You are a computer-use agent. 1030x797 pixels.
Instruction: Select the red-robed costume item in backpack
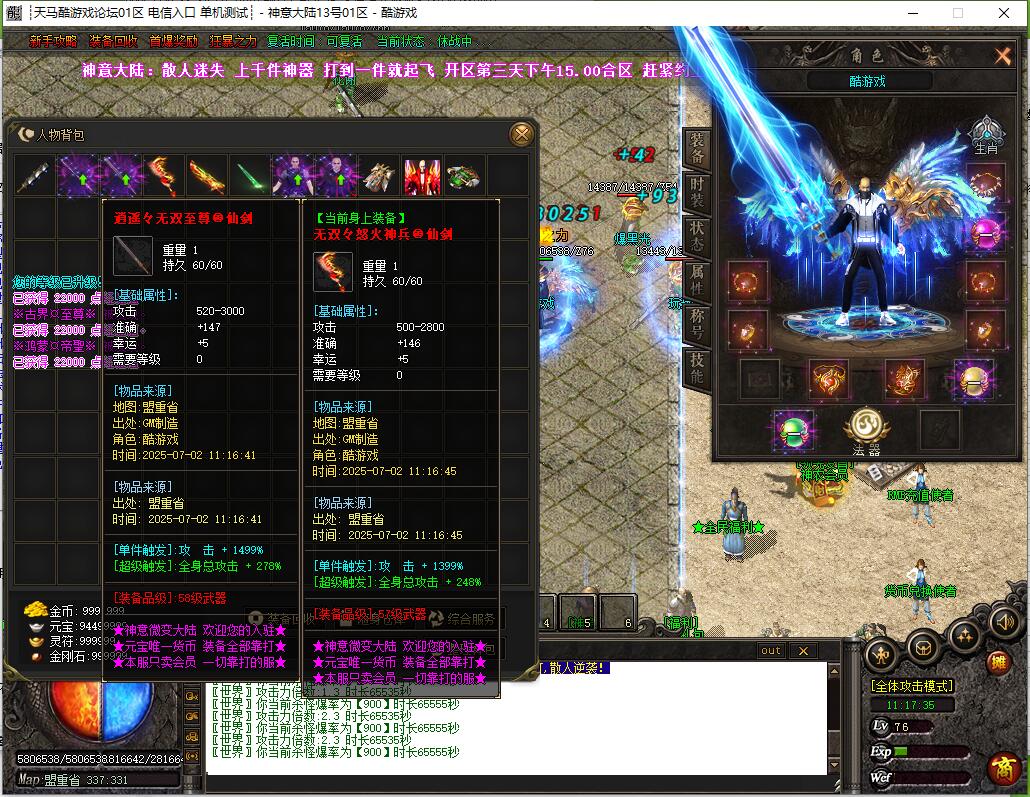point(422,175)
